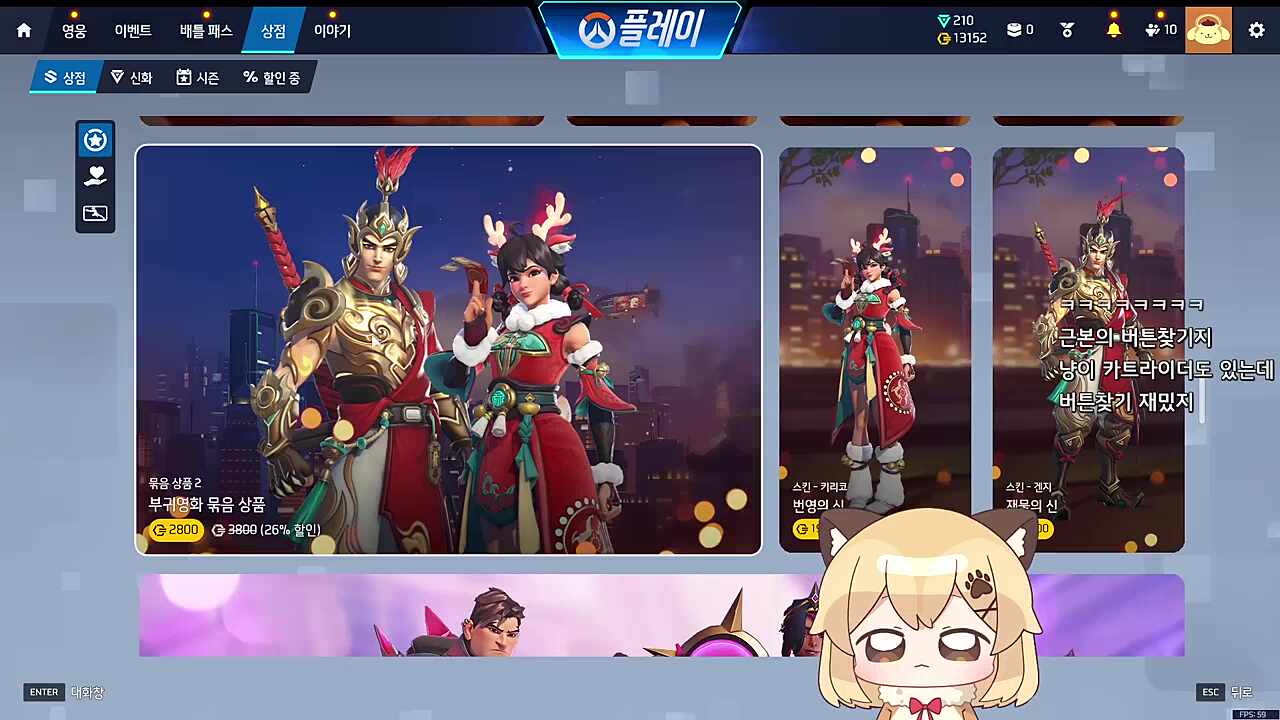This screenshot has width=1280, height=720.
Task: Select the challenges medal icon
Action: tap(1066, 29)
